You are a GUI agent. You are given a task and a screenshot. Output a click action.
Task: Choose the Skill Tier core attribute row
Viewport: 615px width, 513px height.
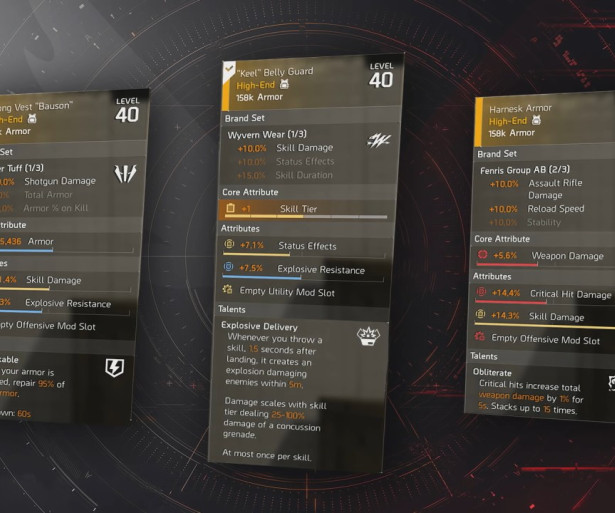[x=300, y=208]
